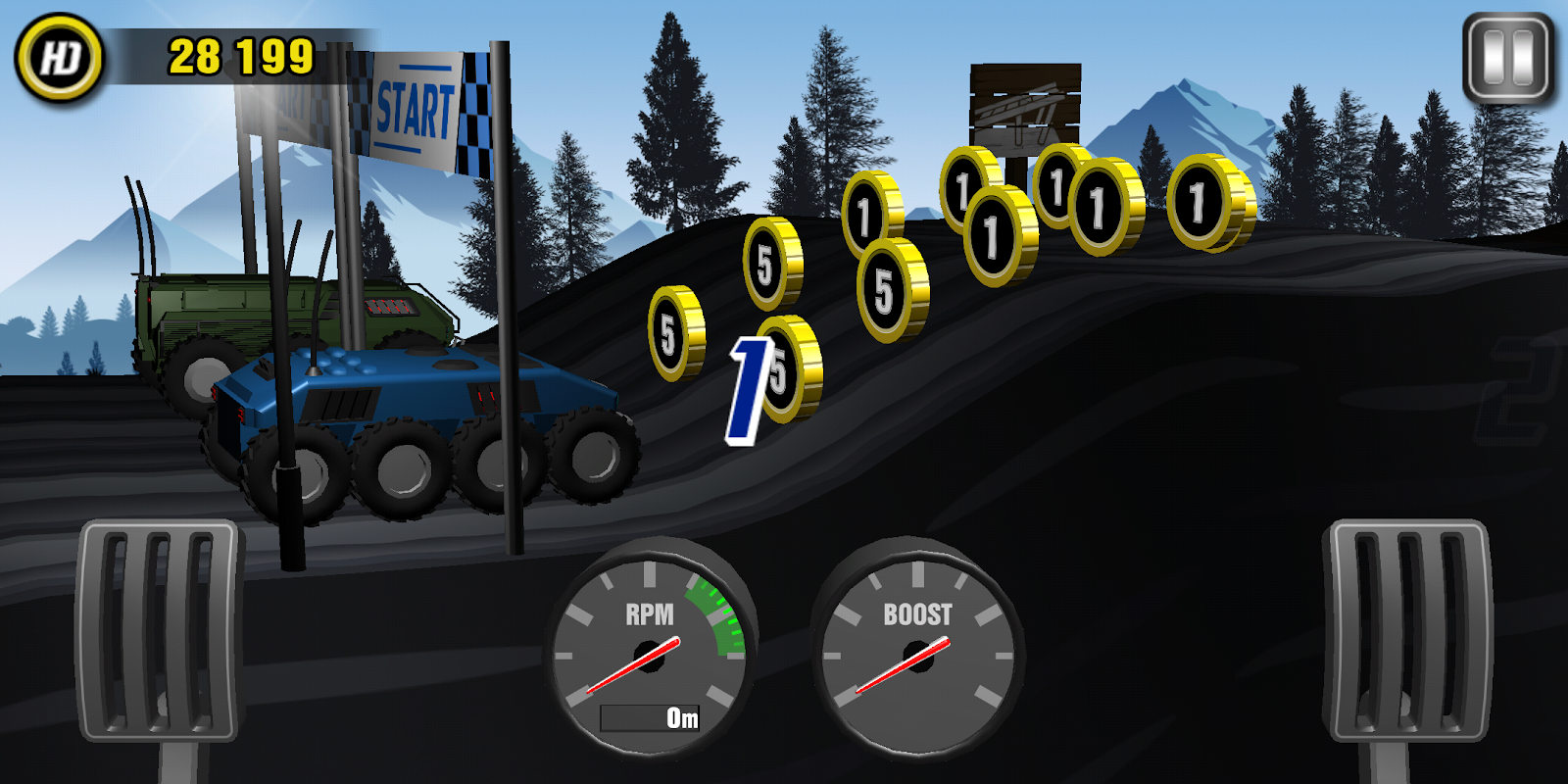1568x784 pixels.
Task: Pause the game with the top-right button
Action: [x=1508, y=59]
